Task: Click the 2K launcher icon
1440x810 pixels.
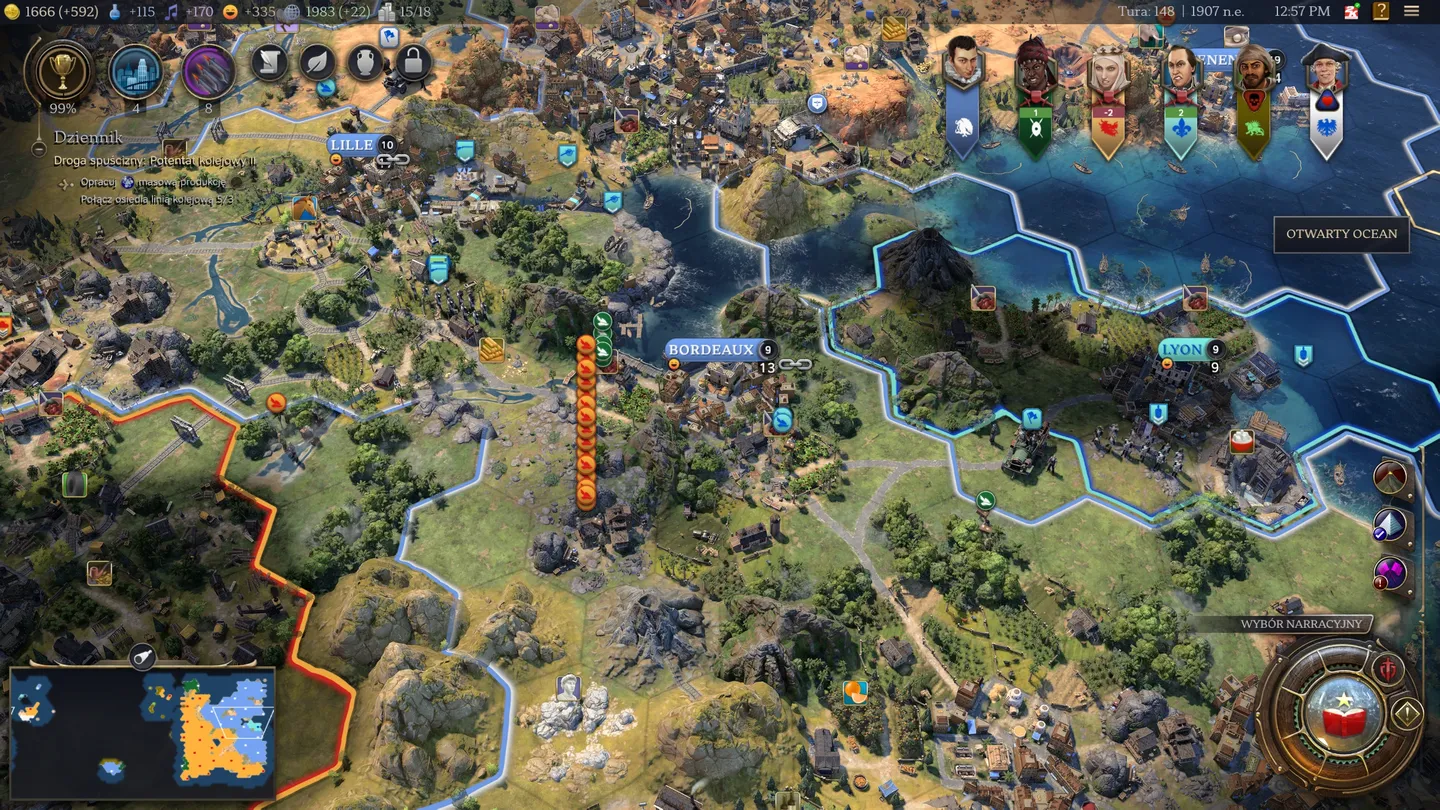Action: 1352,12
